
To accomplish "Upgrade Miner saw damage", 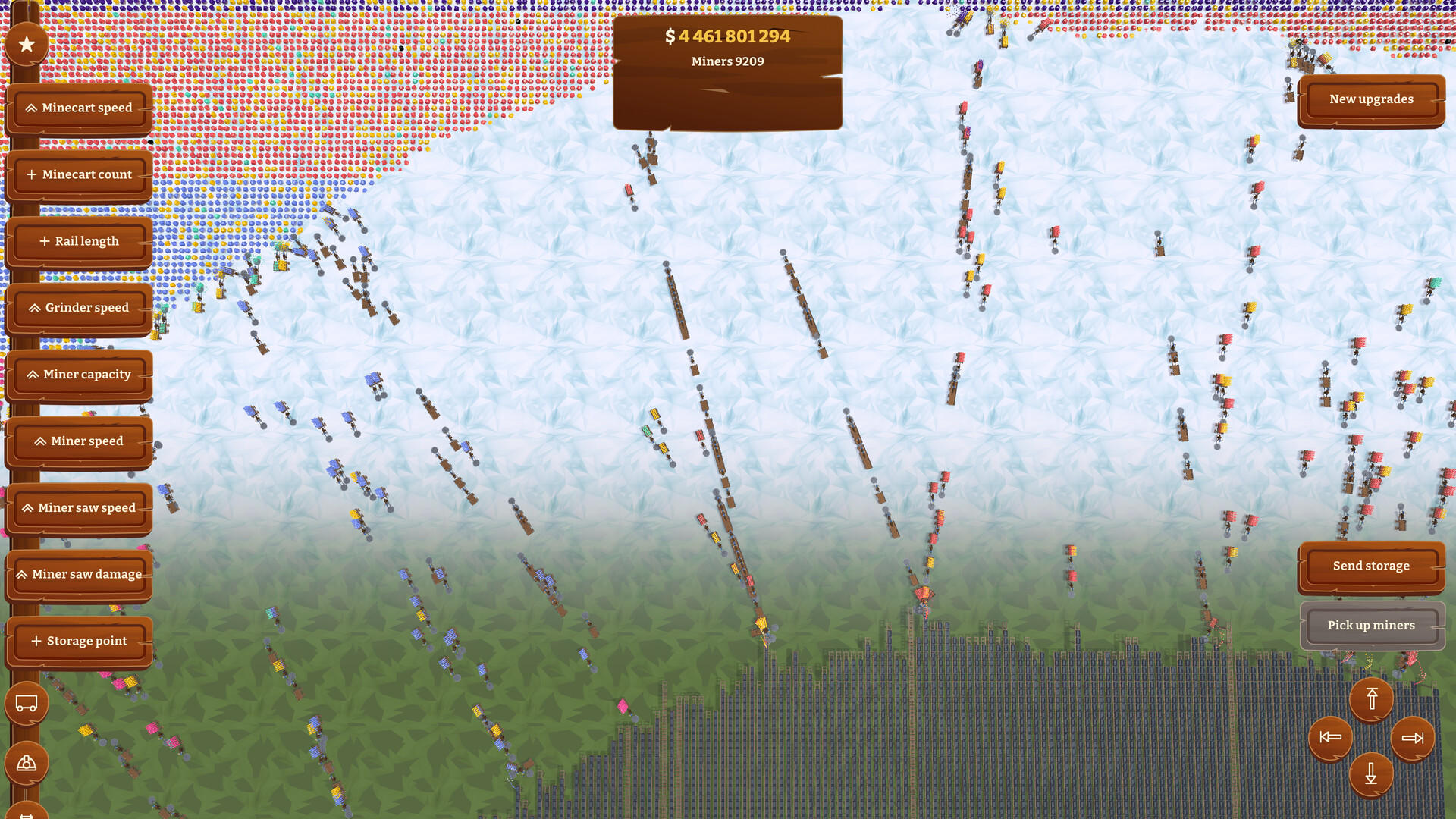I will 80,574.
